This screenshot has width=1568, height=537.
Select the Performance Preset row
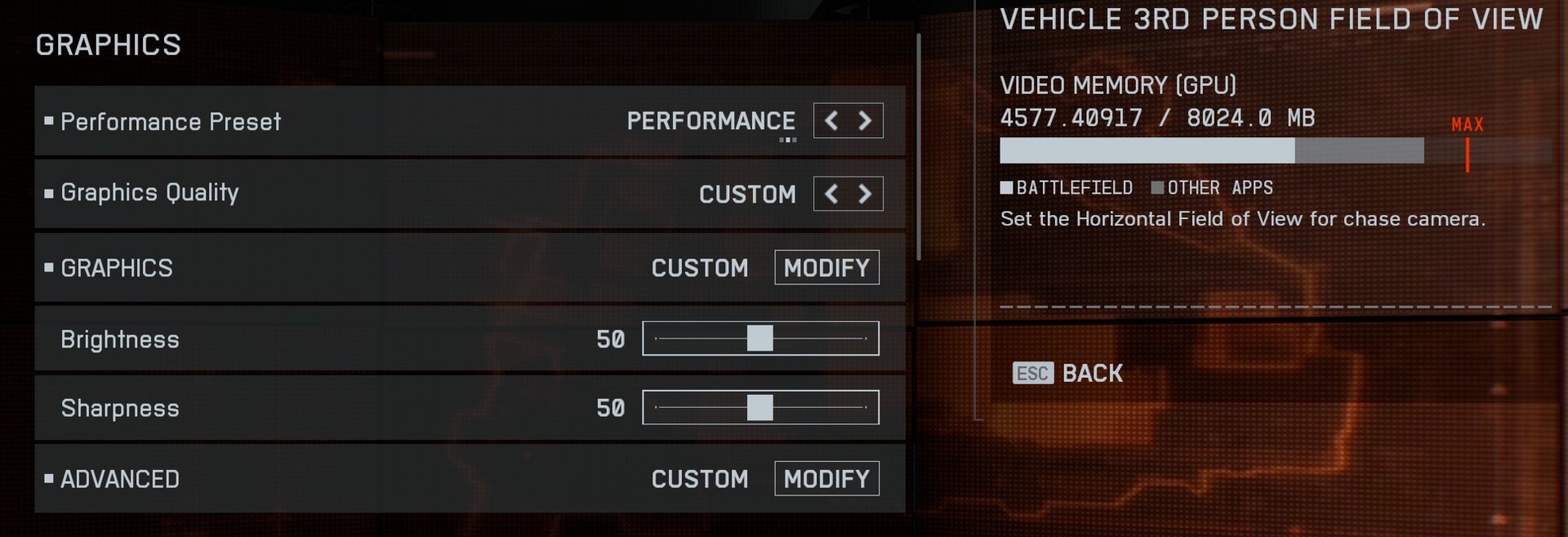click(327, 122)
